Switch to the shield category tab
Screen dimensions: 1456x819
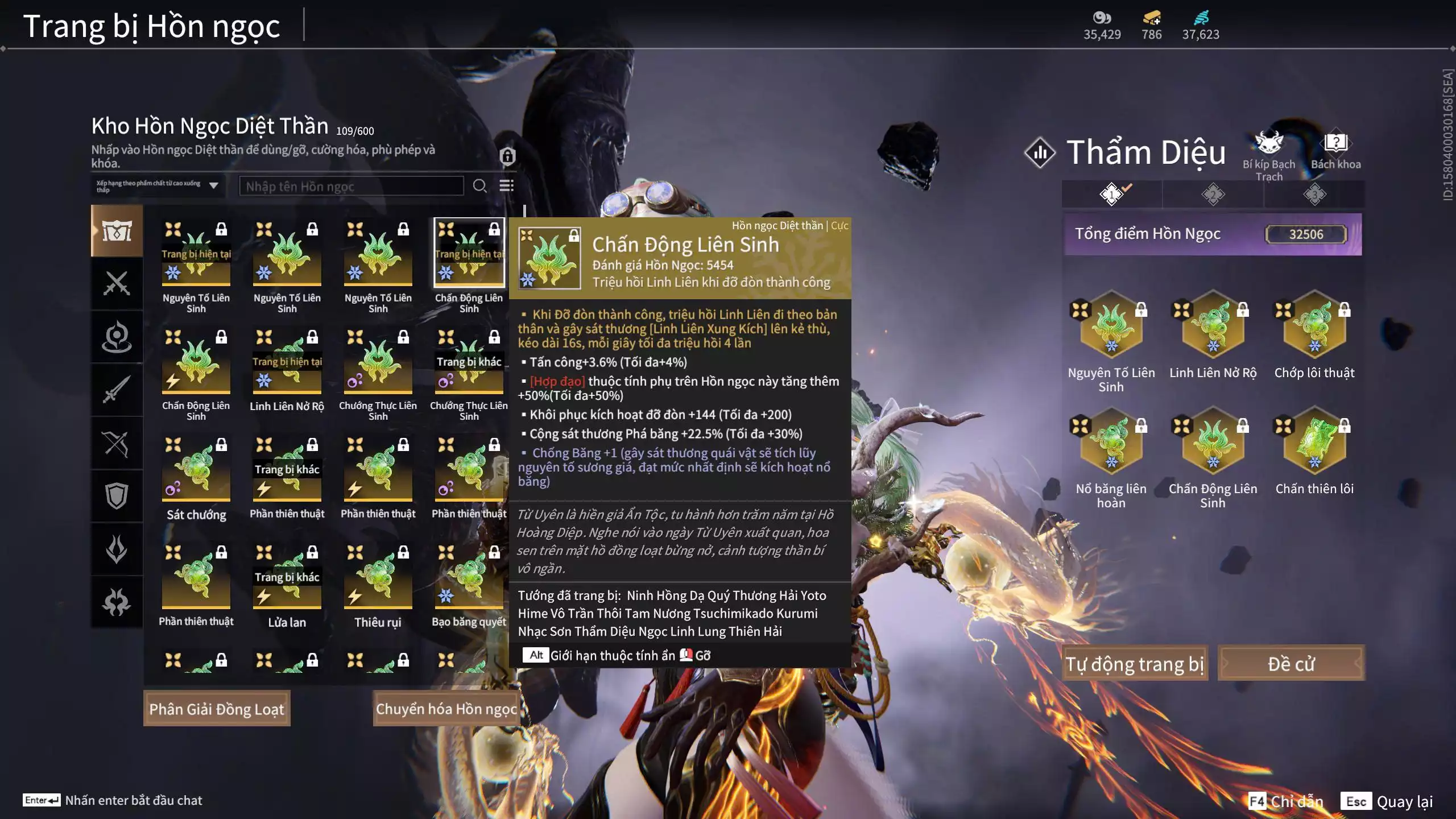[x=117, y=496]
